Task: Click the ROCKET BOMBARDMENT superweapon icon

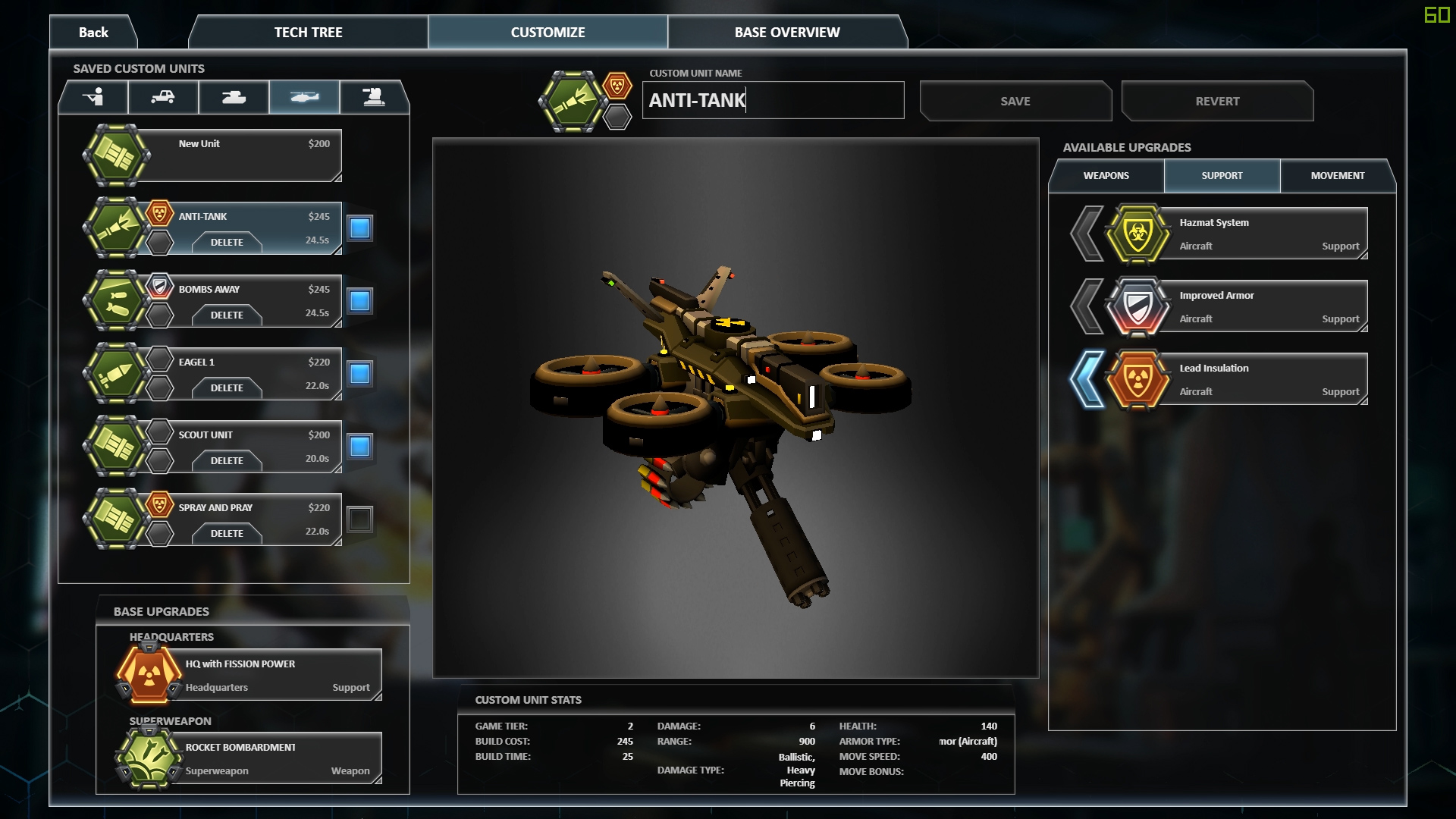Action: pos(149,757)
